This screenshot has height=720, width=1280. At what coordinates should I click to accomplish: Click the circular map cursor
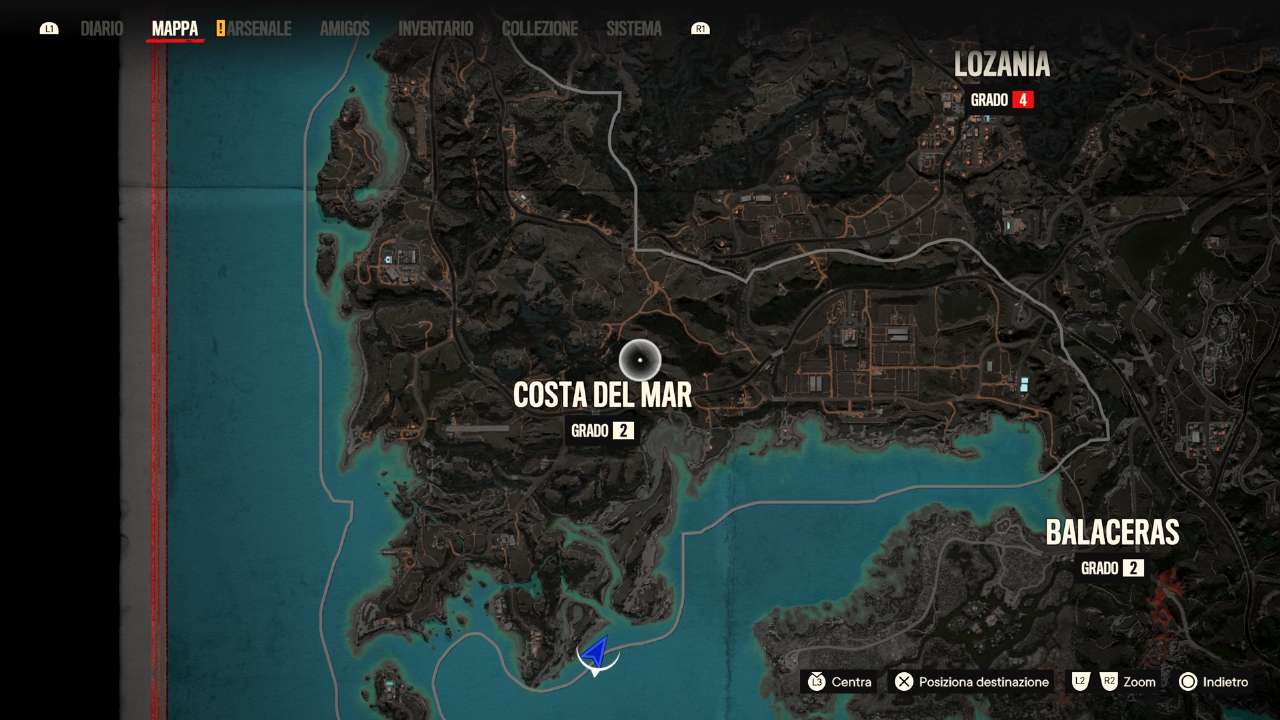coord(640,360)
